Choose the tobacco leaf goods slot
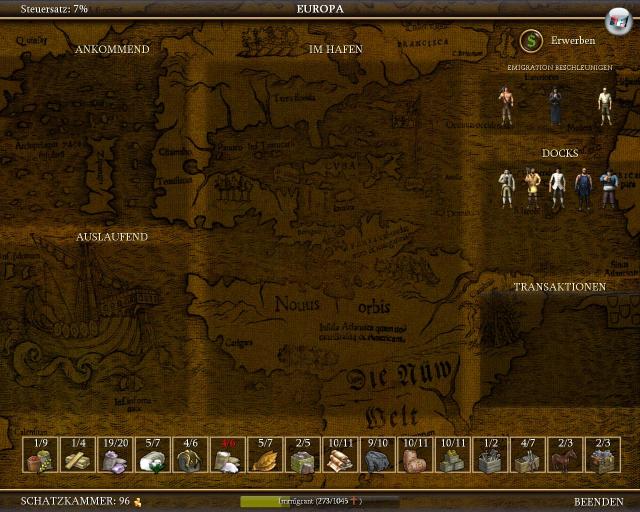Screen dimensions: 640x512 (x=266, y=456)
